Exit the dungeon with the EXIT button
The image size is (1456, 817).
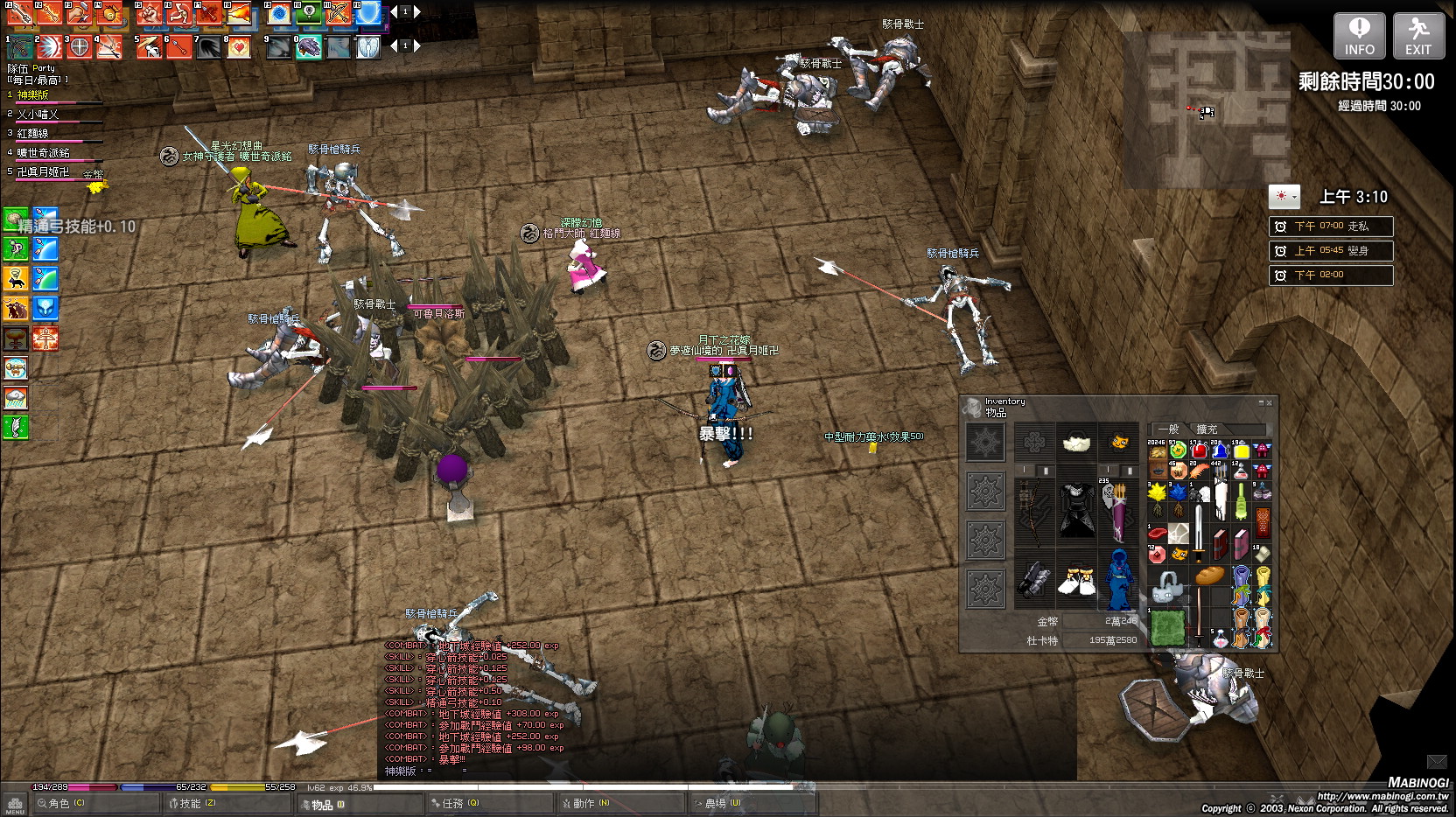coord(1418,36)
